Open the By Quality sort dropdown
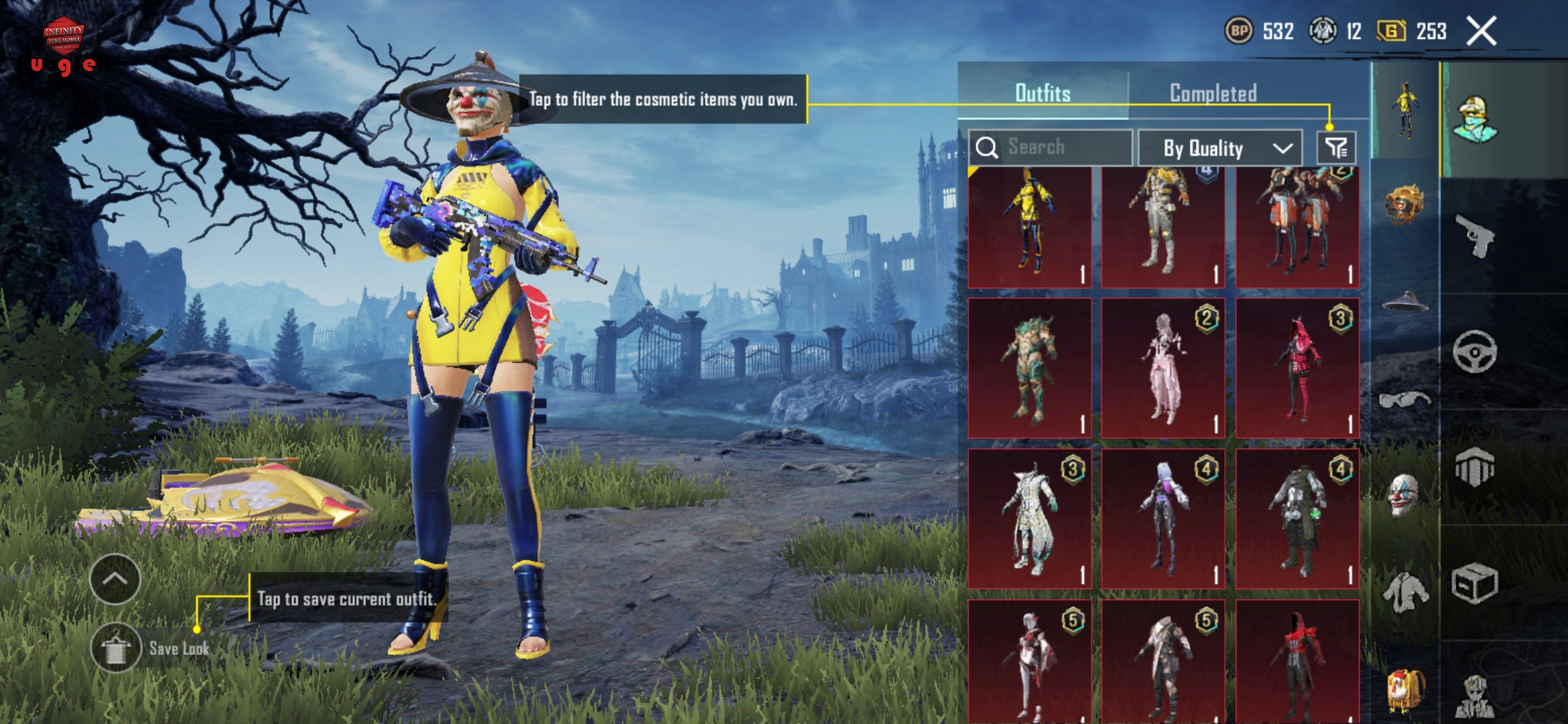 coord(1220,147)
